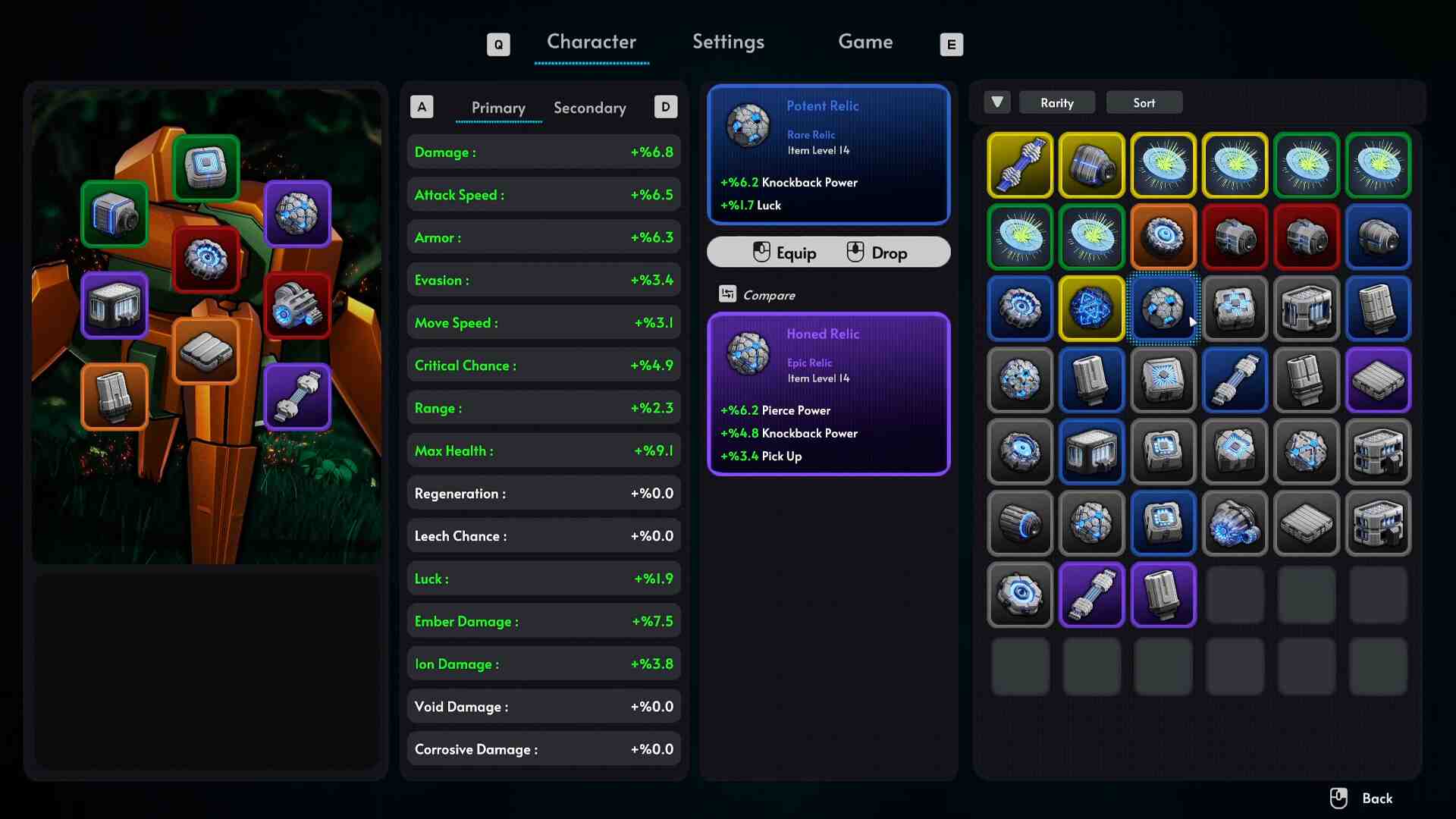Select the yellow blue crystal orb item
The width and height of the screenshot is (1456, 819).
pyautogui.click(x=1091, y=308)
